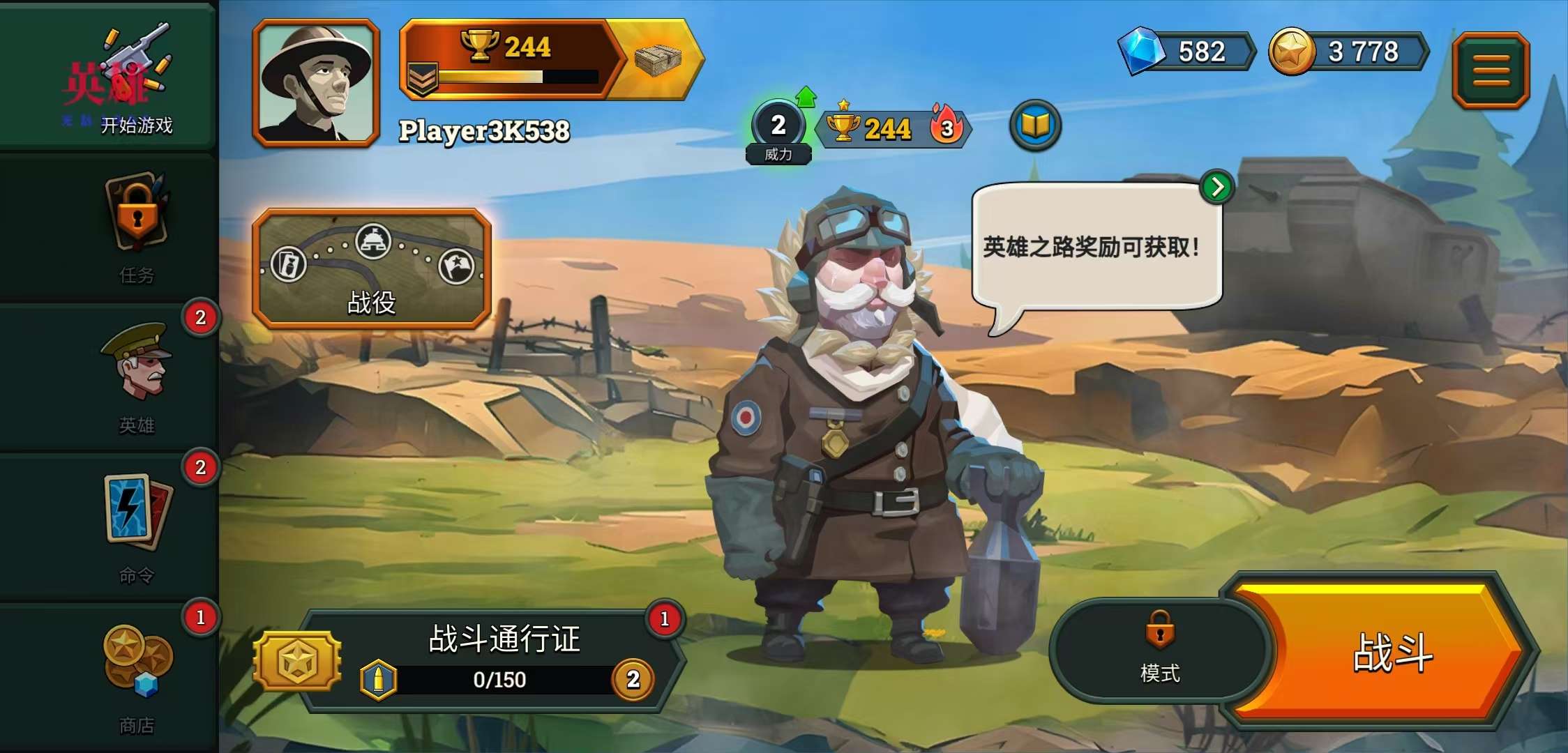The height and width of the screenshot is (753, 1568).
Task: Click the player portrait avatar
Action: tap(316, 83)
